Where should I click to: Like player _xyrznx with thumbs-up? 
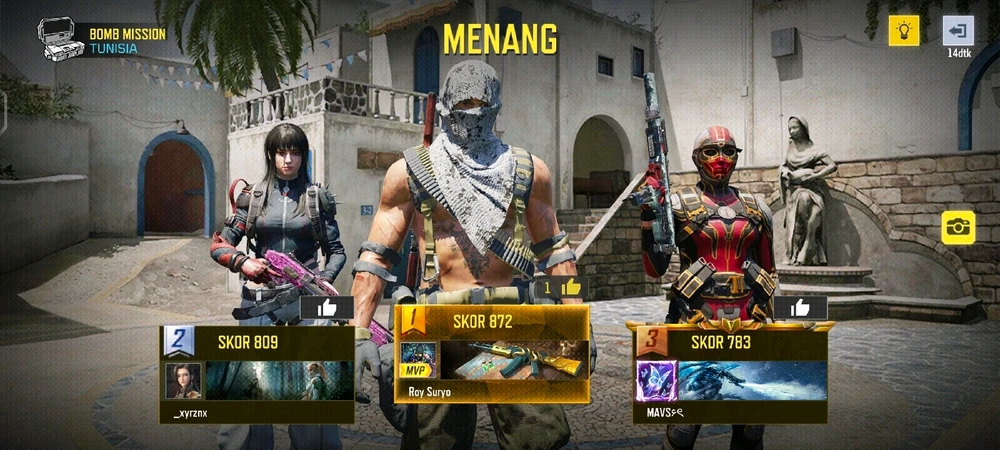click(326, 308)
